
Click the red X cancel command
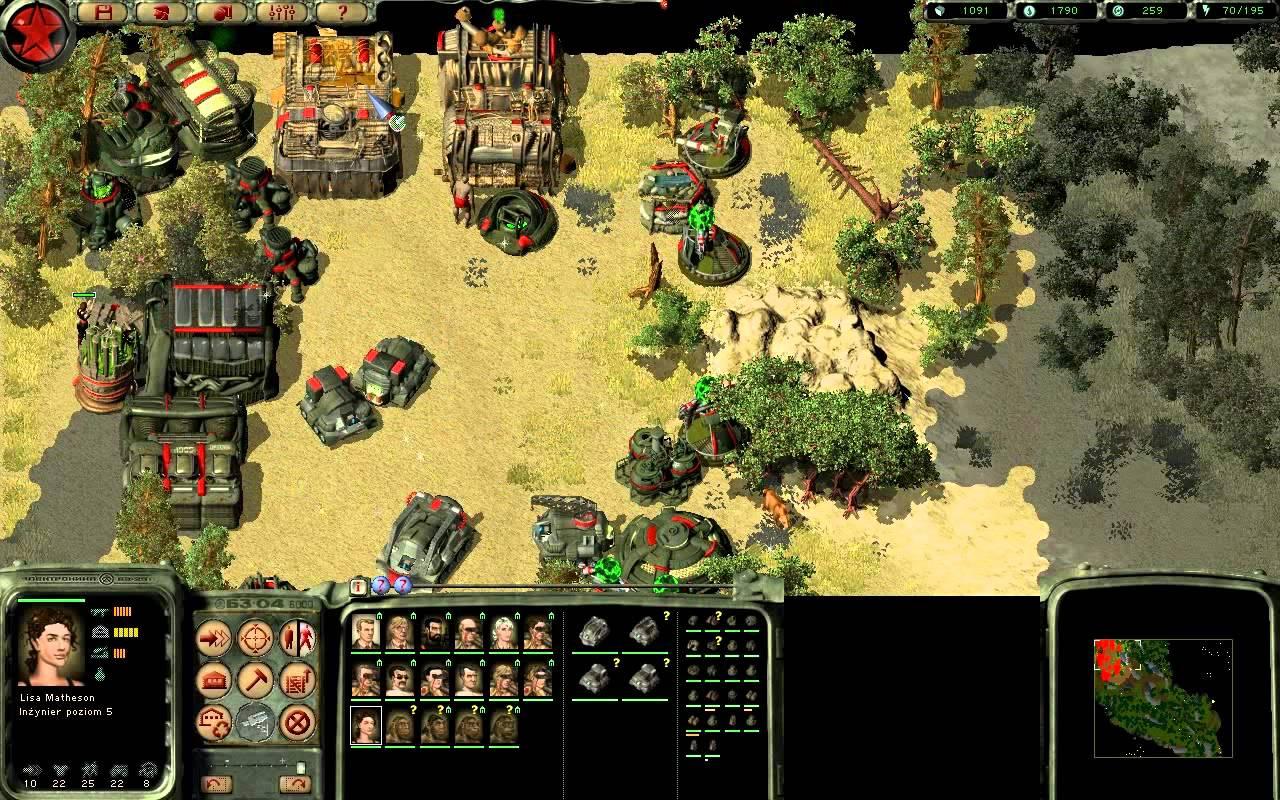coord(297,721)
